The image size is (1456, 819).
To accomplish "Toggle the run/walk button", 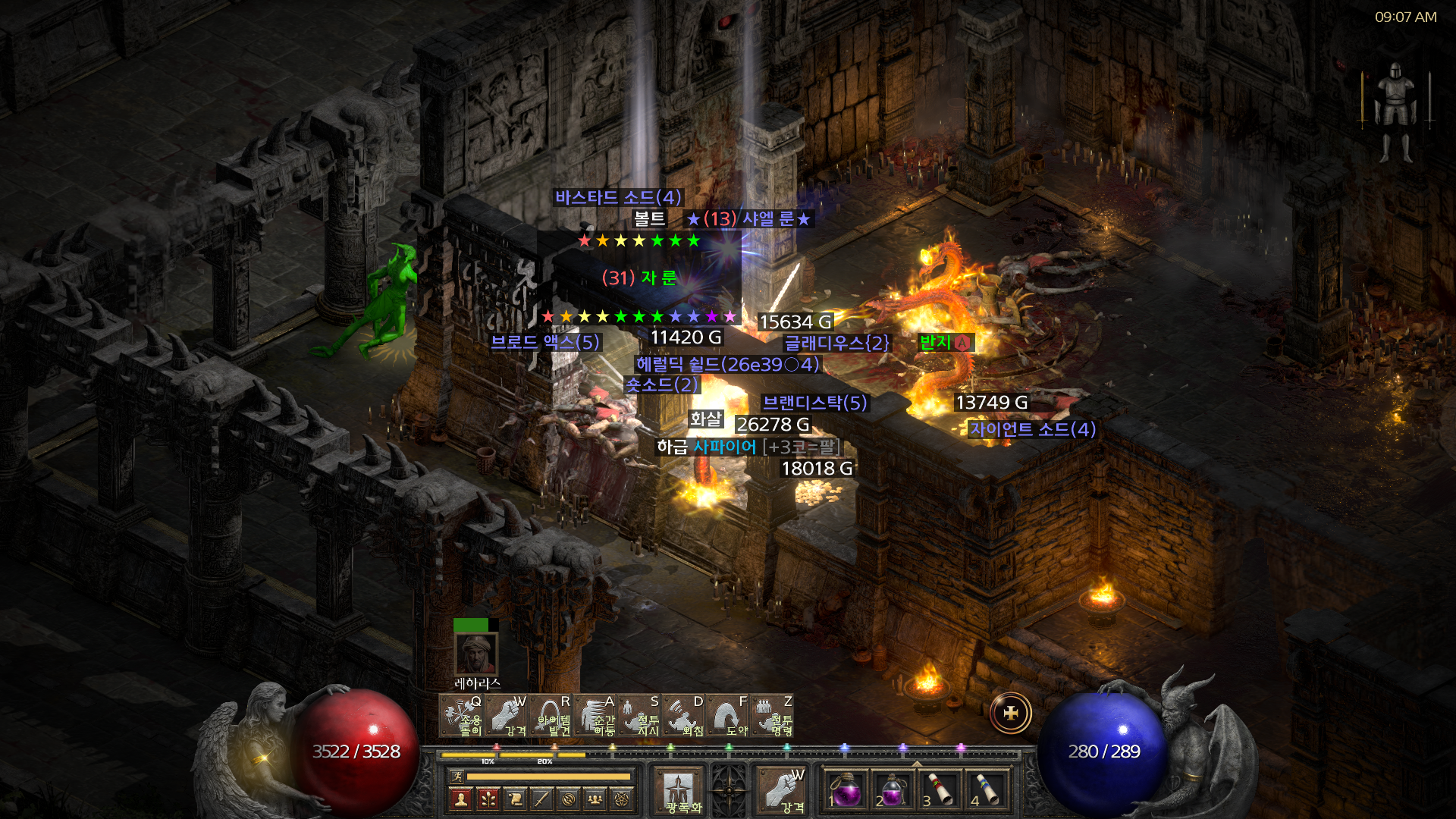I will point(457,777).
